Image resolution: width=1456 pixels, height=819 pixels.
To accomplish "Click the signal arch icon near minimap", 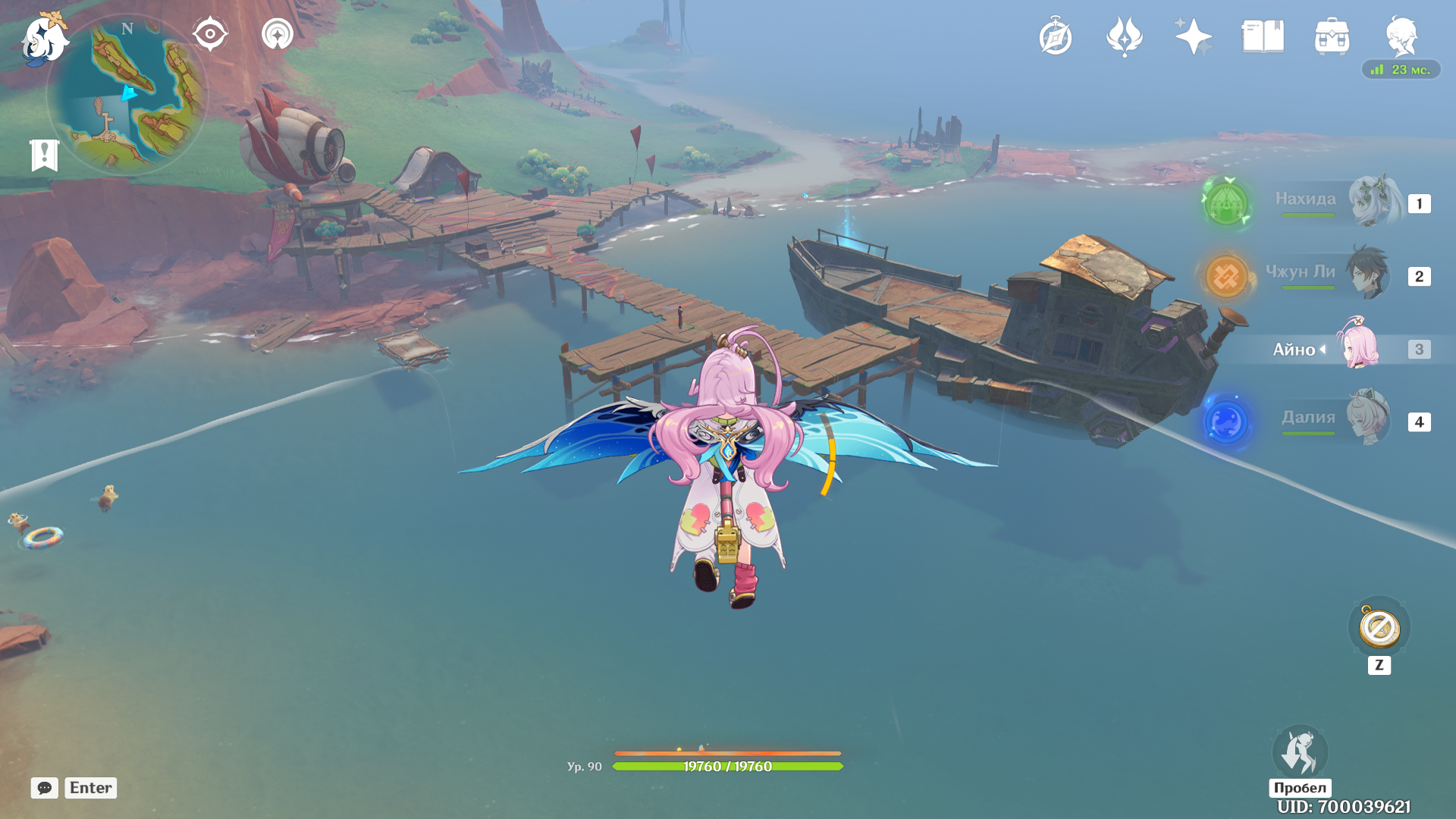I will point(278,35).
